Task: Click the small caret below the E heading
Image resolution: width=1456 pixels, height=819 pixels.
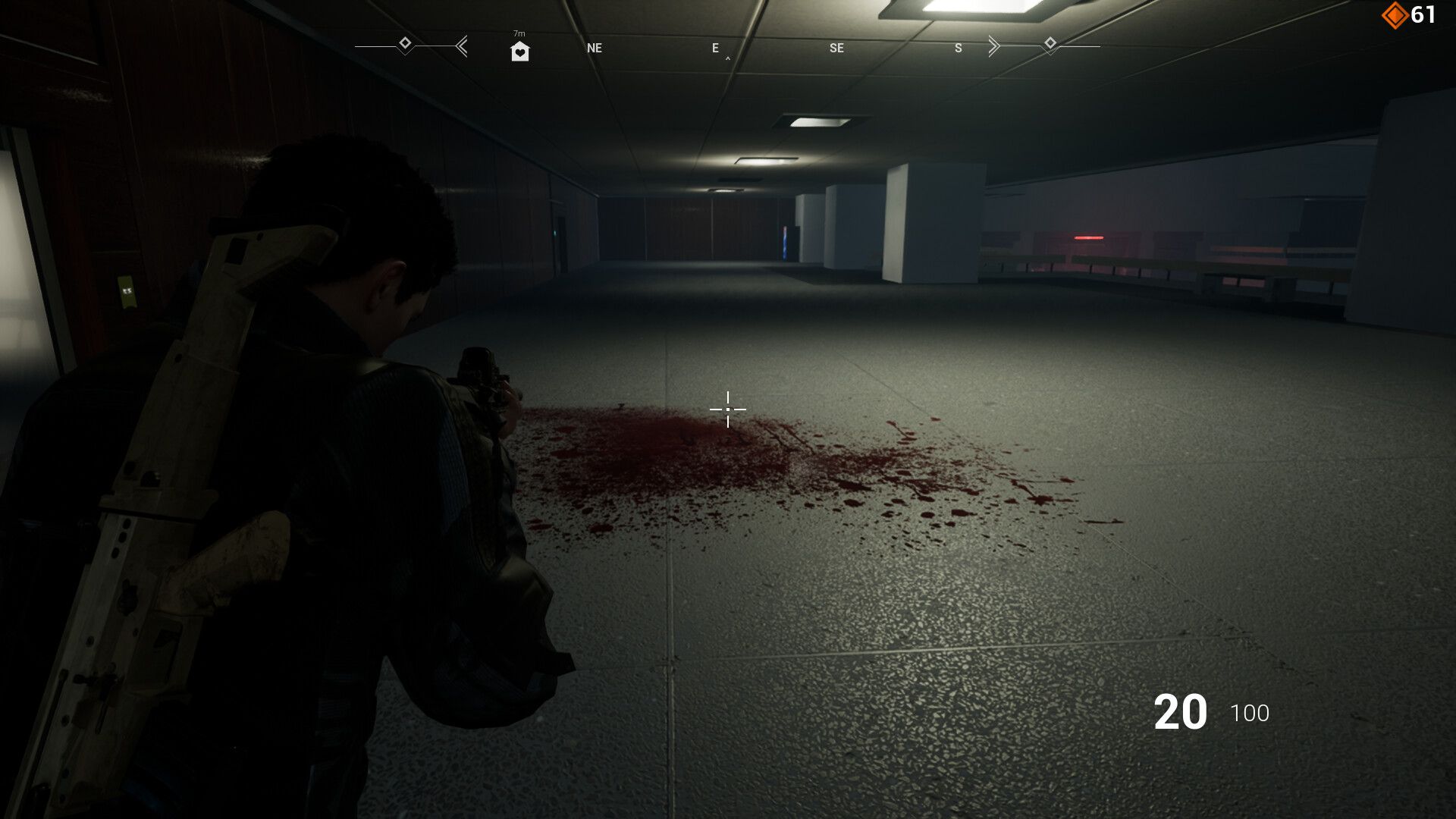Action: pos(727,56)
